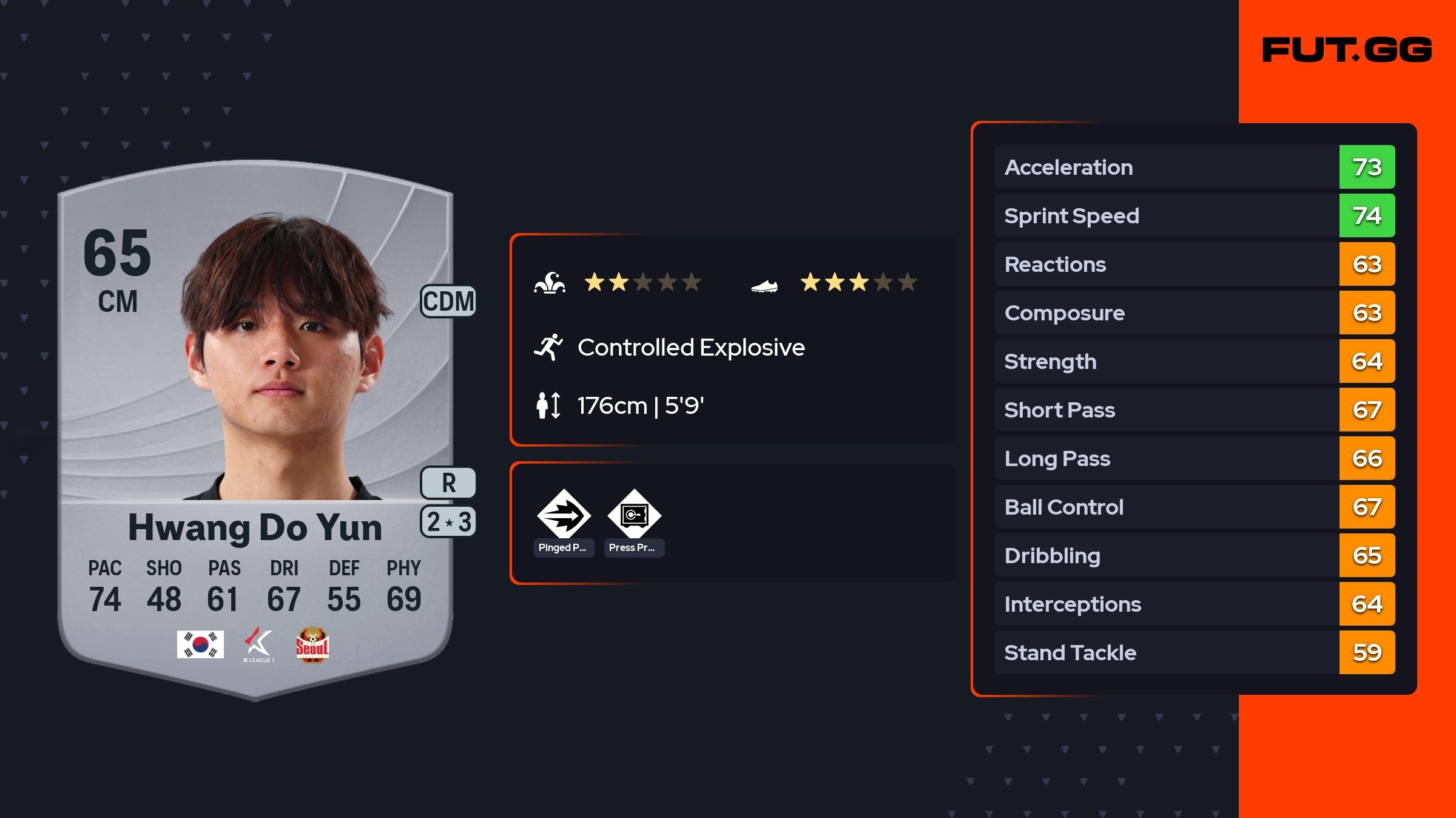This screenshot has height=818, width=1456.
Task: Choose the CDM alternate position badge
Action: coord(448,302)
